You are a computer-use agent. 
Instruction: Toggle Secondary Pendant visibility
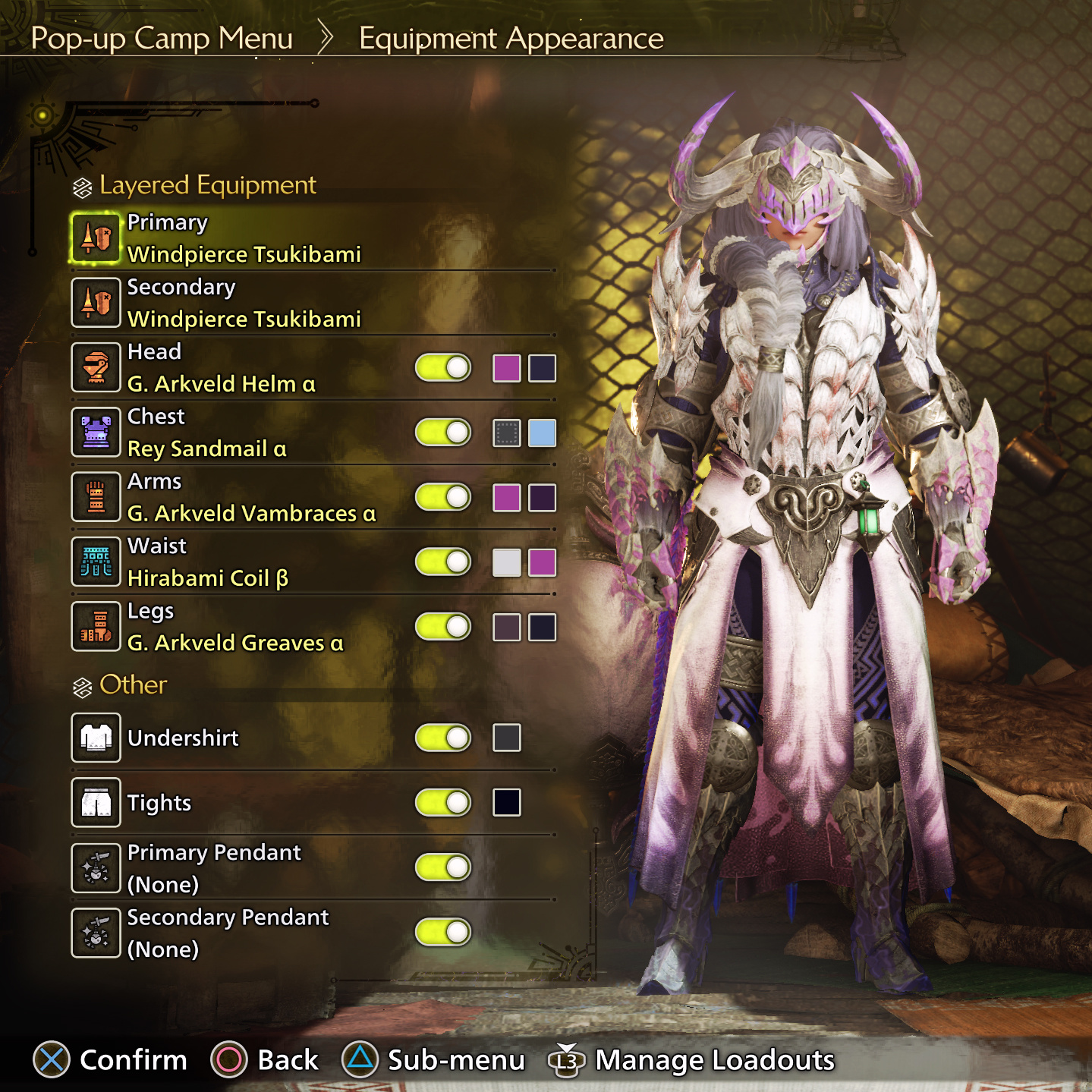tap(443, 932)
